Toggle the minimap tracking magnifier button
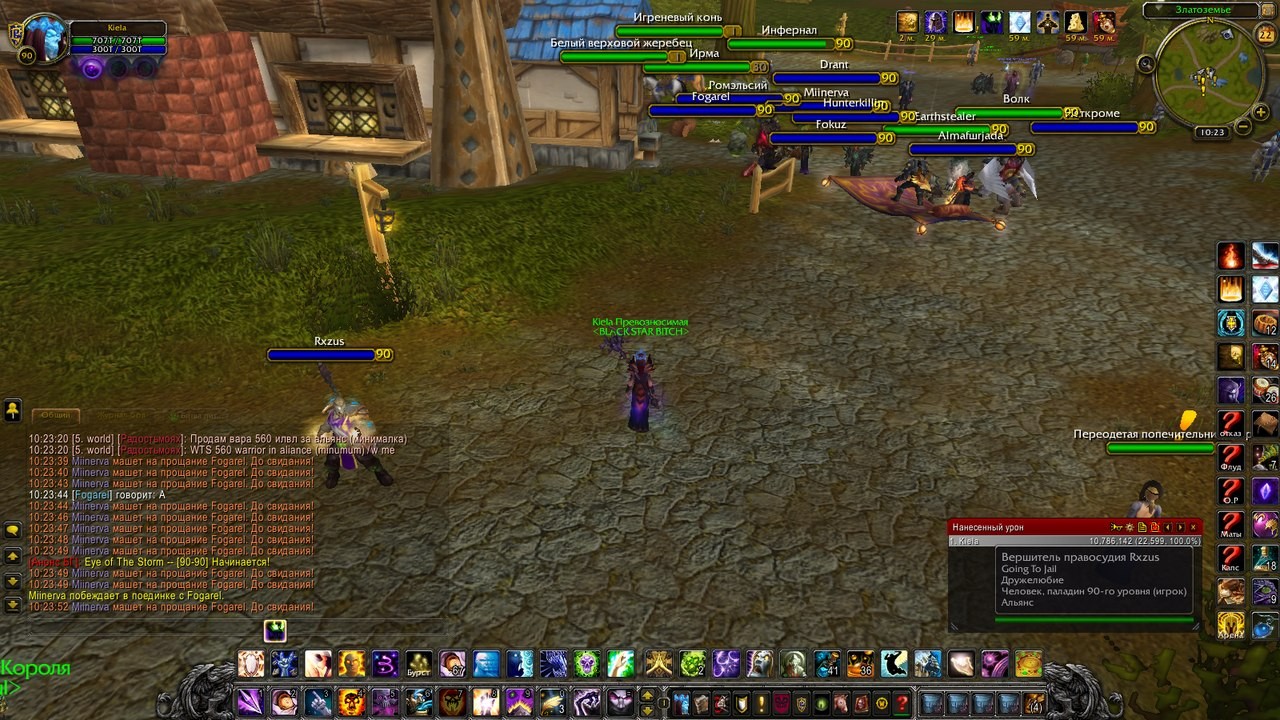The height and width of the screenshot is (720, 1280). coord(1146,63)
